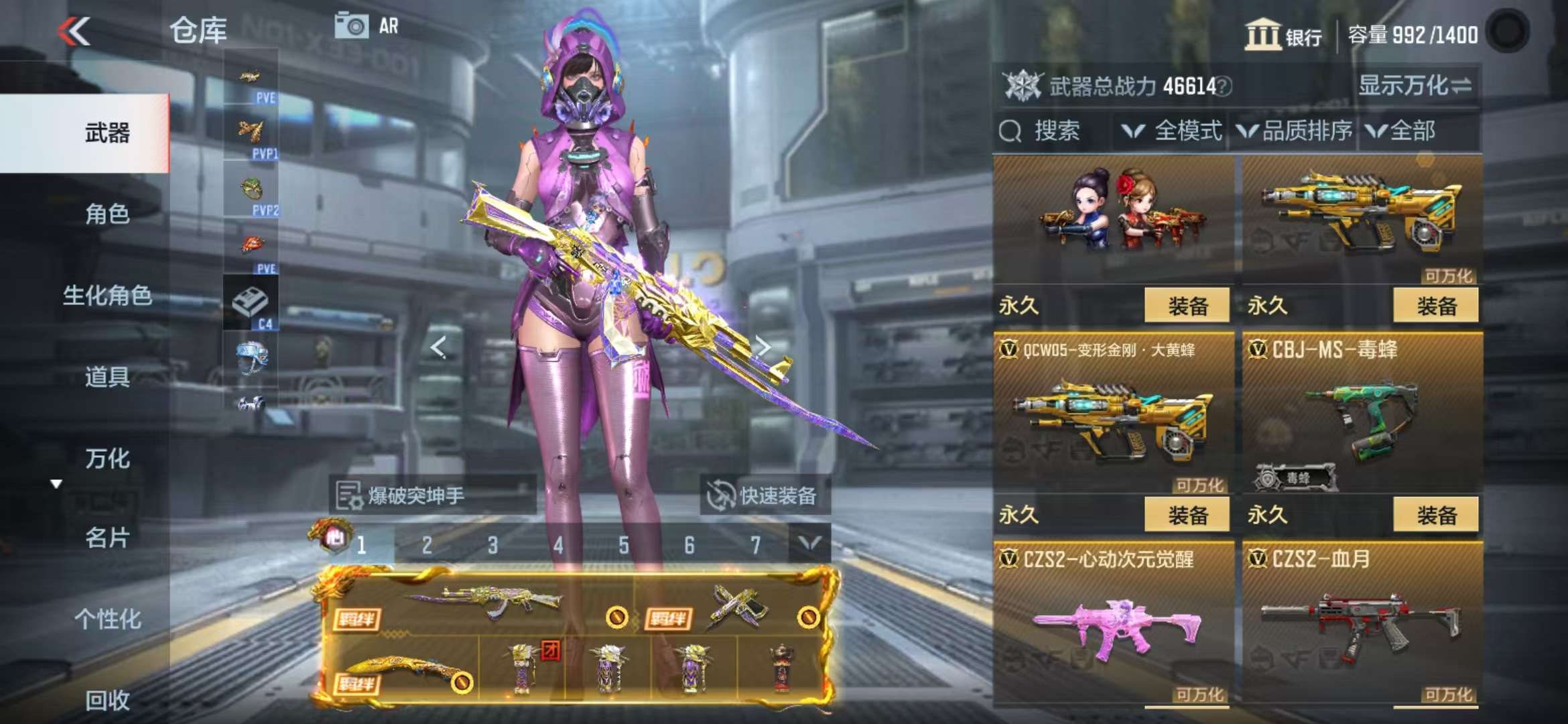Open the 生化角色 category
The width and height of the screenshot is (1568, 724).
click(107, 295)
